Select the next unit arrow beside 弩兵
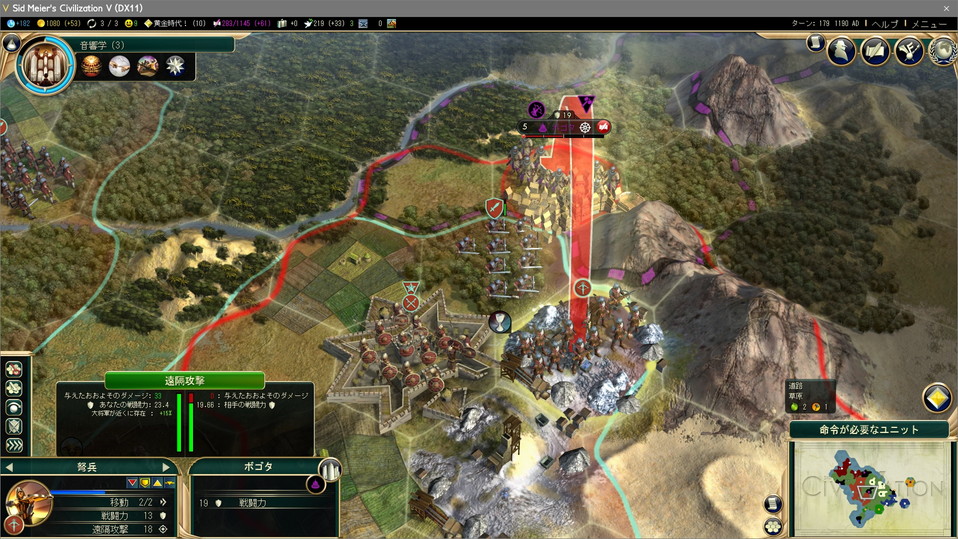This screenshot has width=958, height=539. pyautogui.click(x=167, y=467)
